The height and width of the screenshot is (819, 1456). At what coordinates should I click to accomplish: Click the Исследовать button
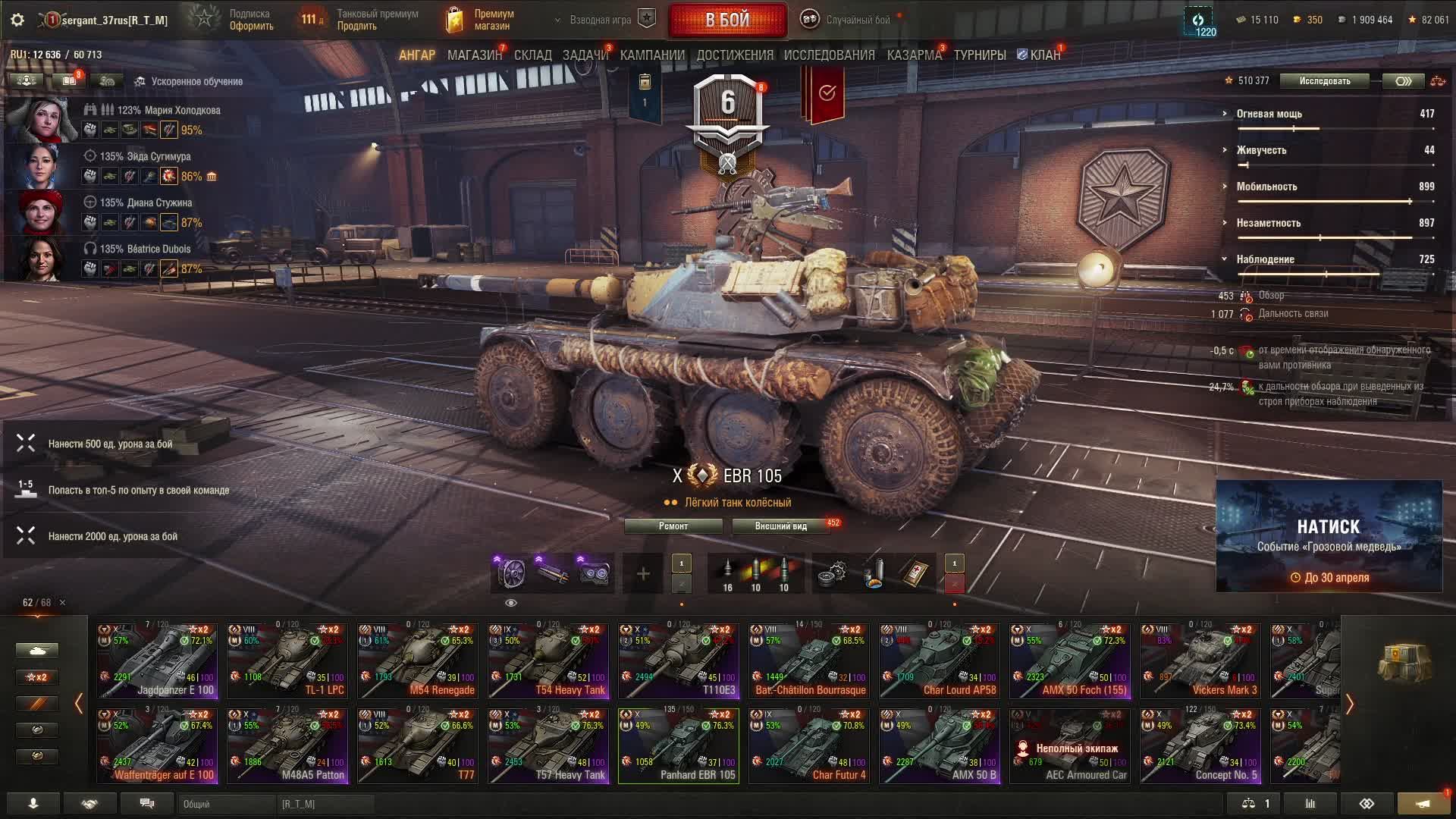[x=1324, y=81]
